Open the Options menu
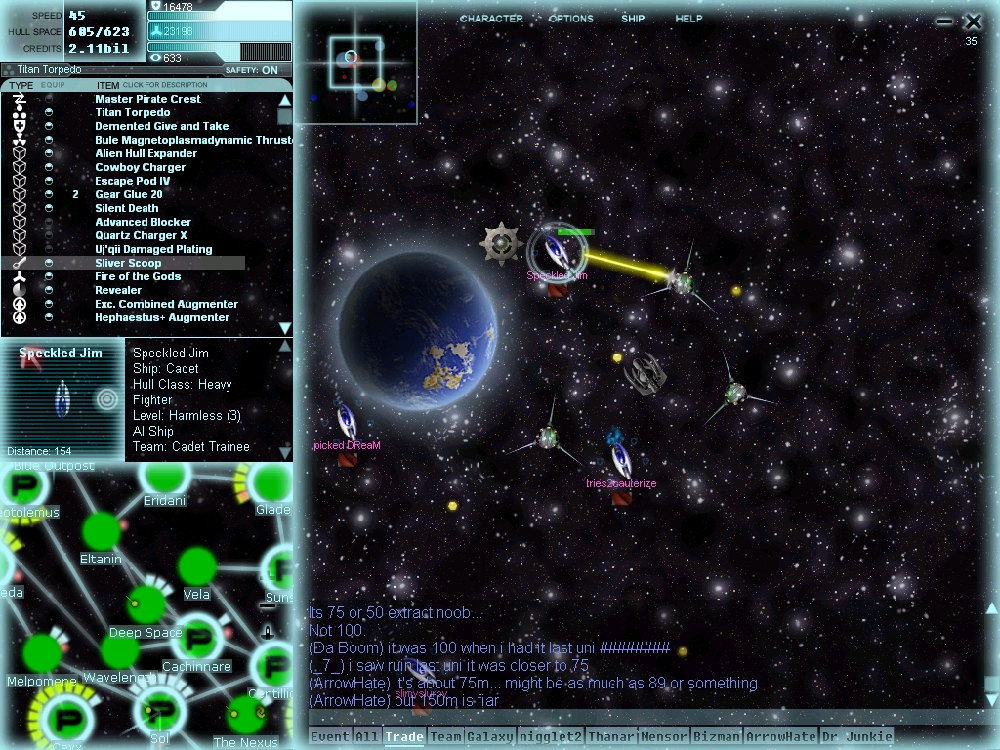 pos(571,19)
